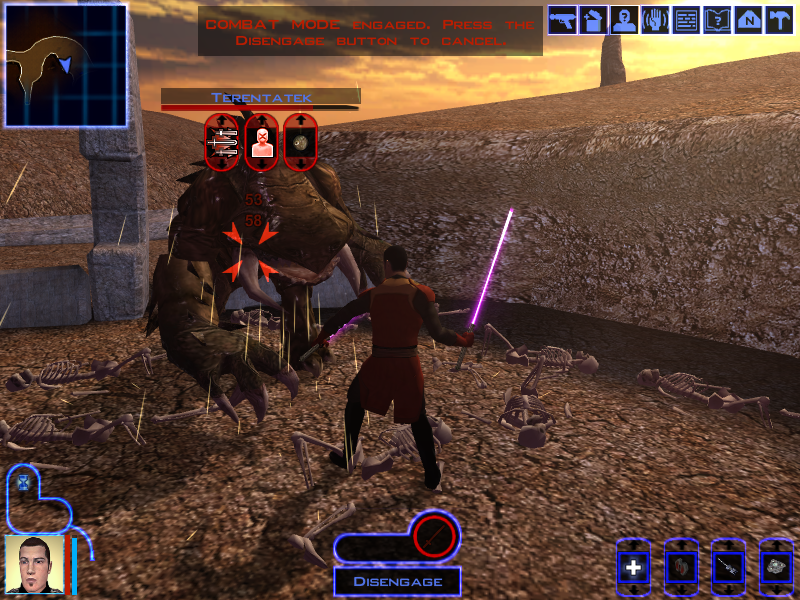
Task: Use the medpac white cross slot
Action: coord(633,568)
